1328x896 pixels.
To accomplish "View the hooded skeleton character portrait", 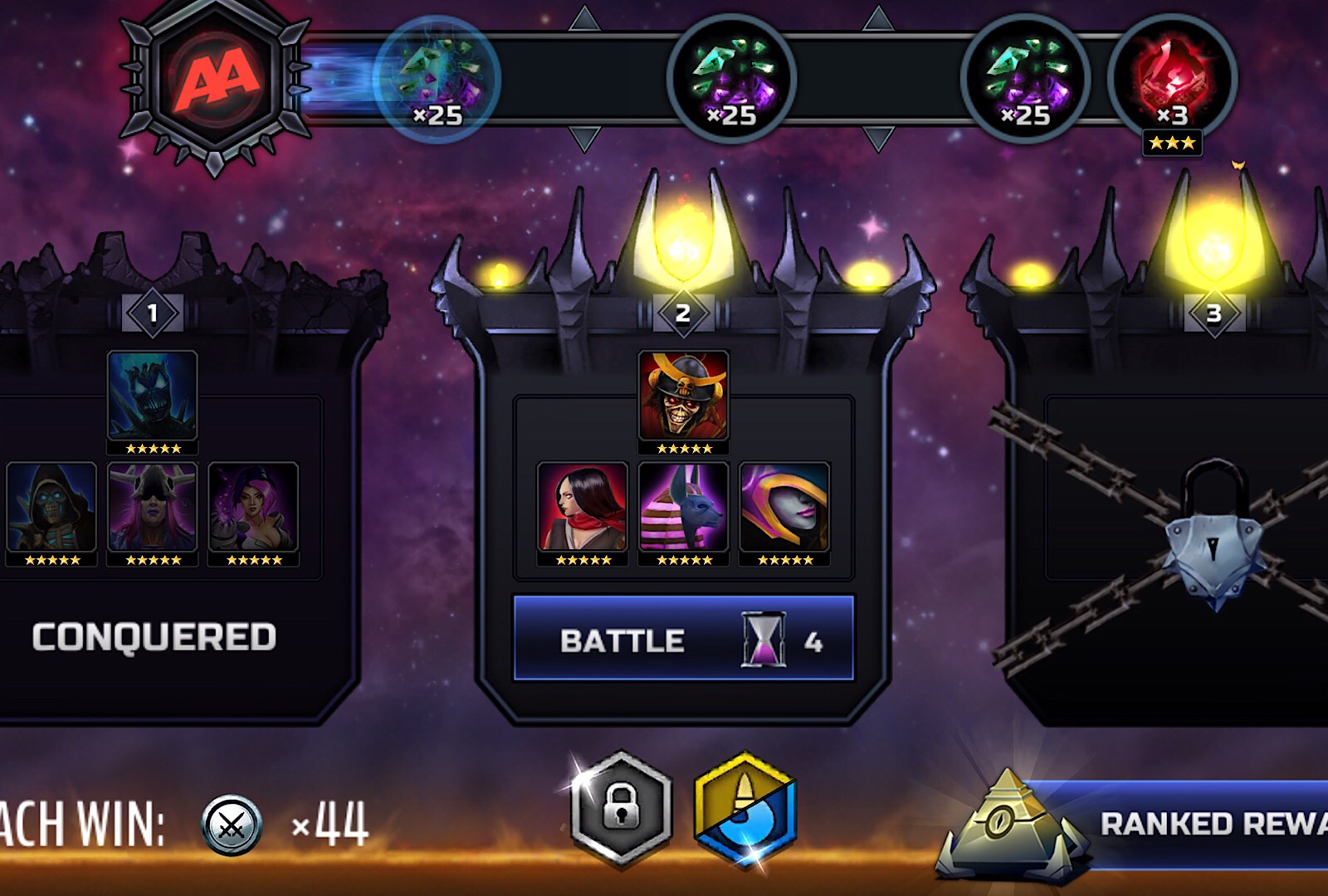I will point(51,507).
